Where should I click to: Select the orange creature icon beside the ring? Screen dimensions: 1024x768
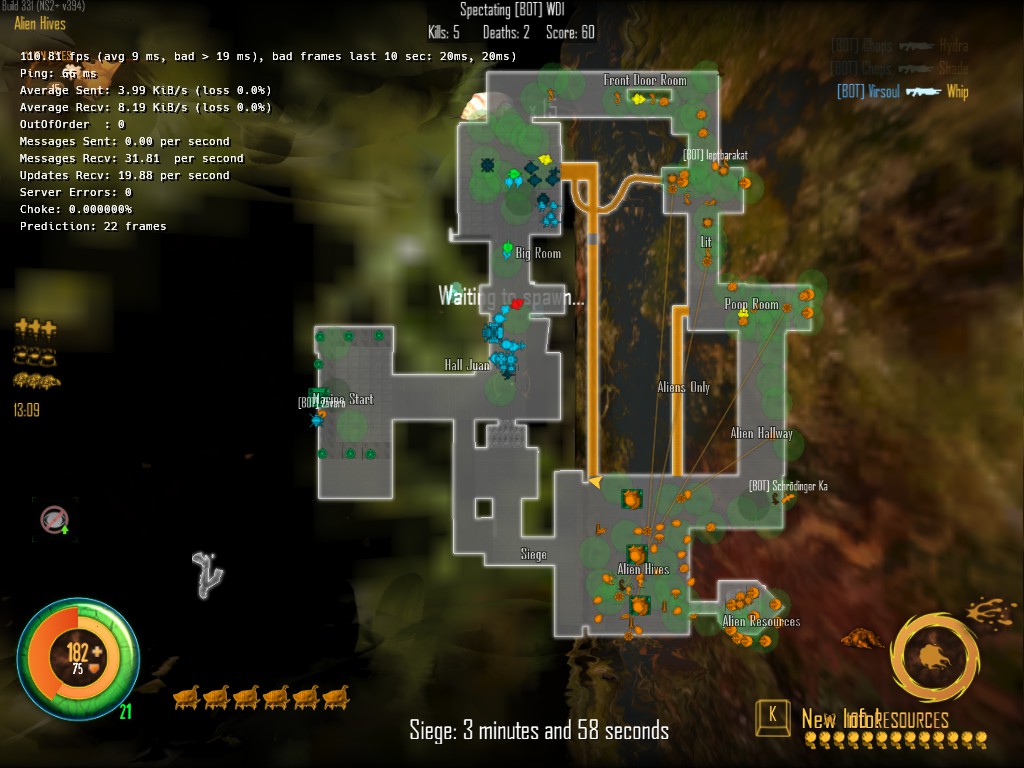(x=861, y=637)
